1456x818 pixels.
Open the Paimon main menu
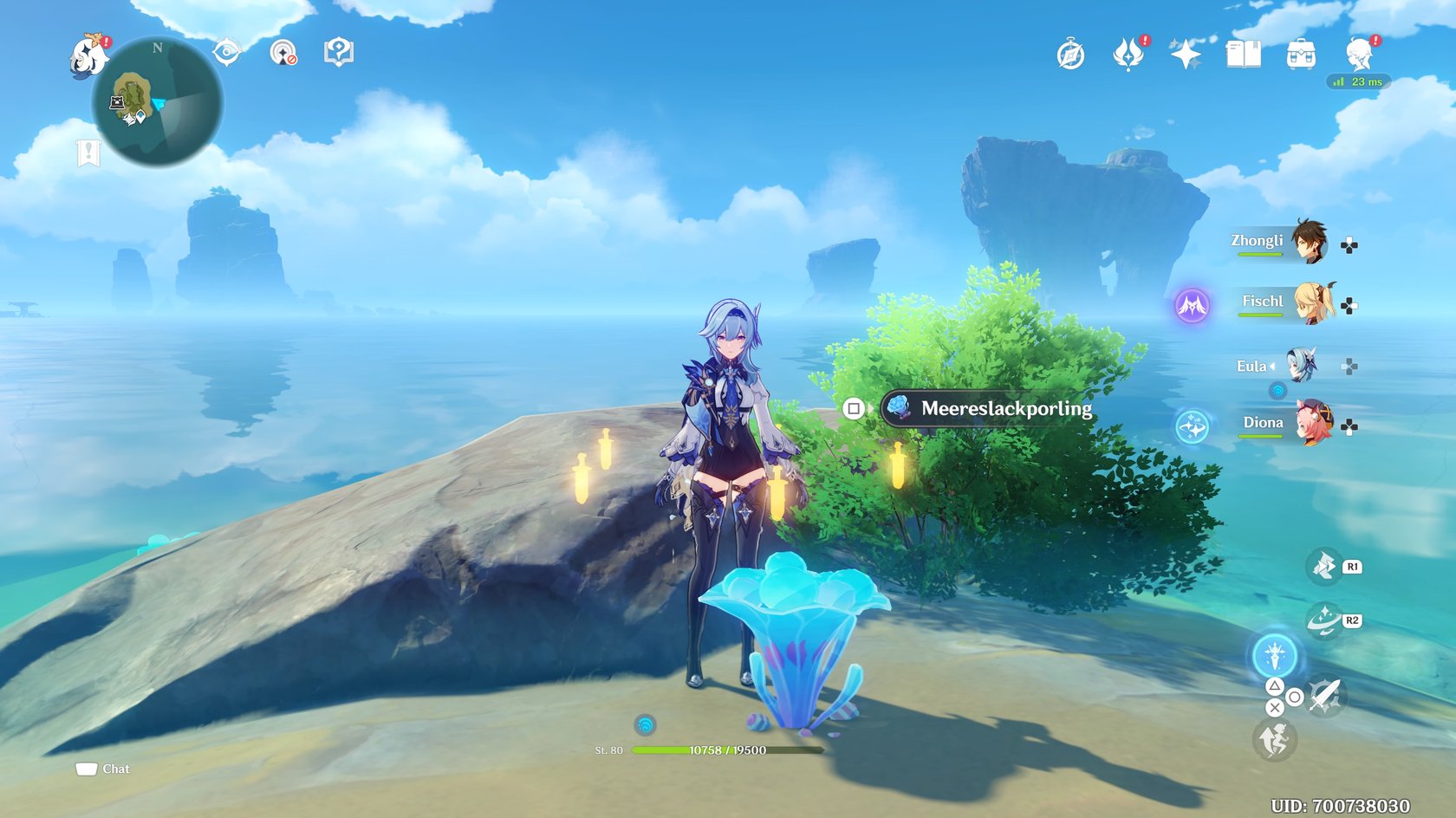88,57
